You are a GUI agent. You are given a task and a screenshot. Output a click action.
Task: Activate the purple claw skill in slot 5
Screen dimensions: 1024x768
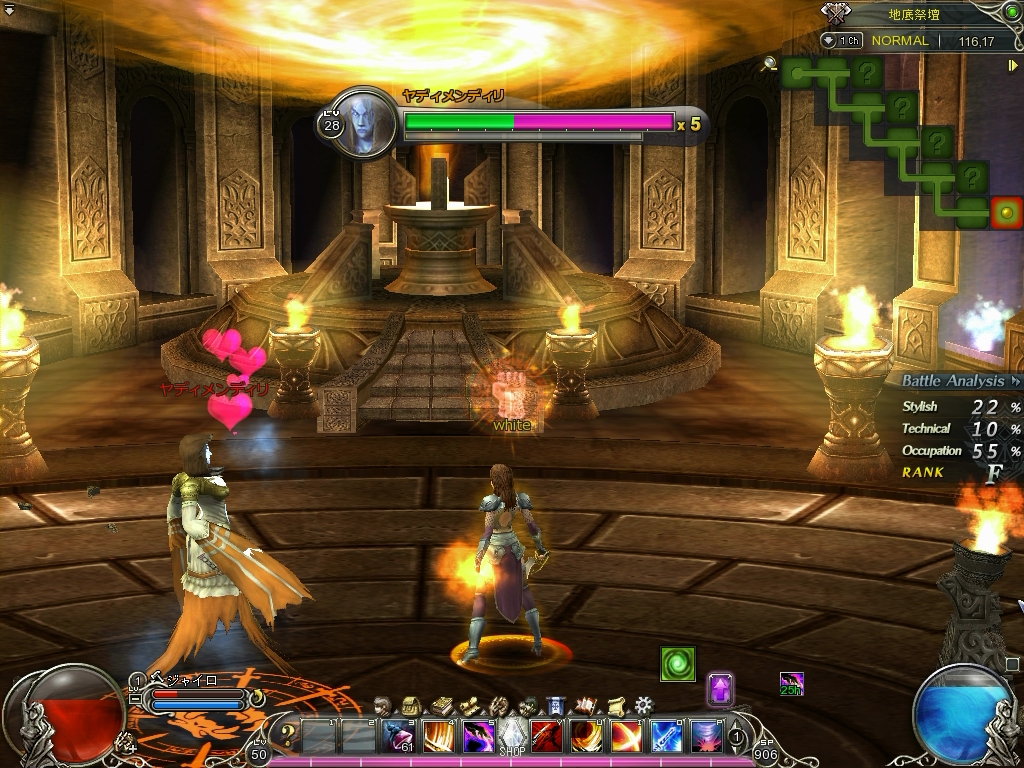477,737
